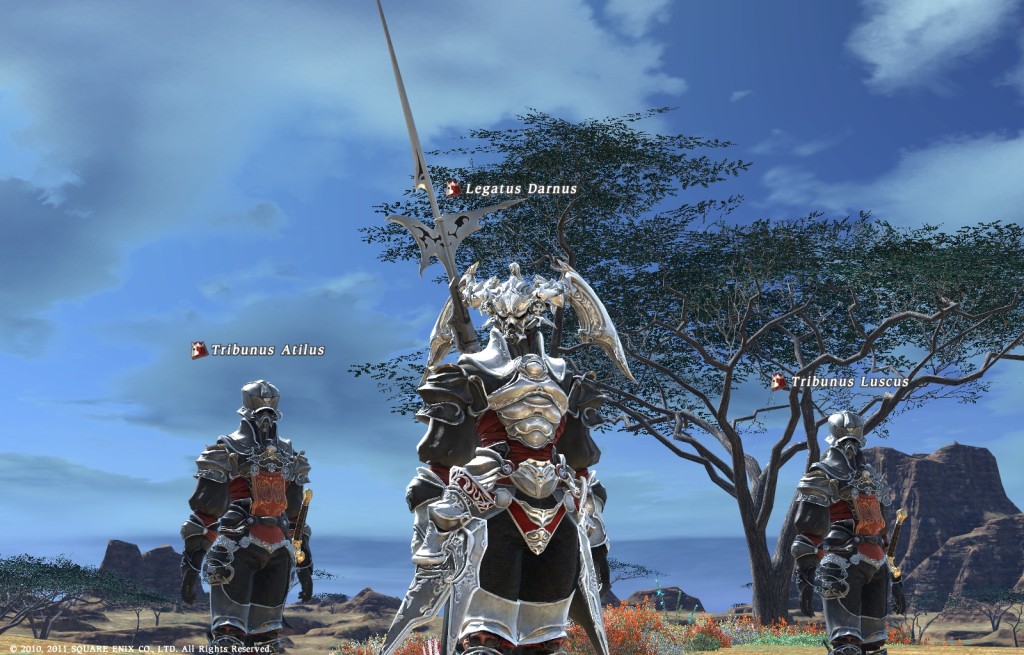
Task: Target the Tribunus Atilus nameplate
Action: 259,350
